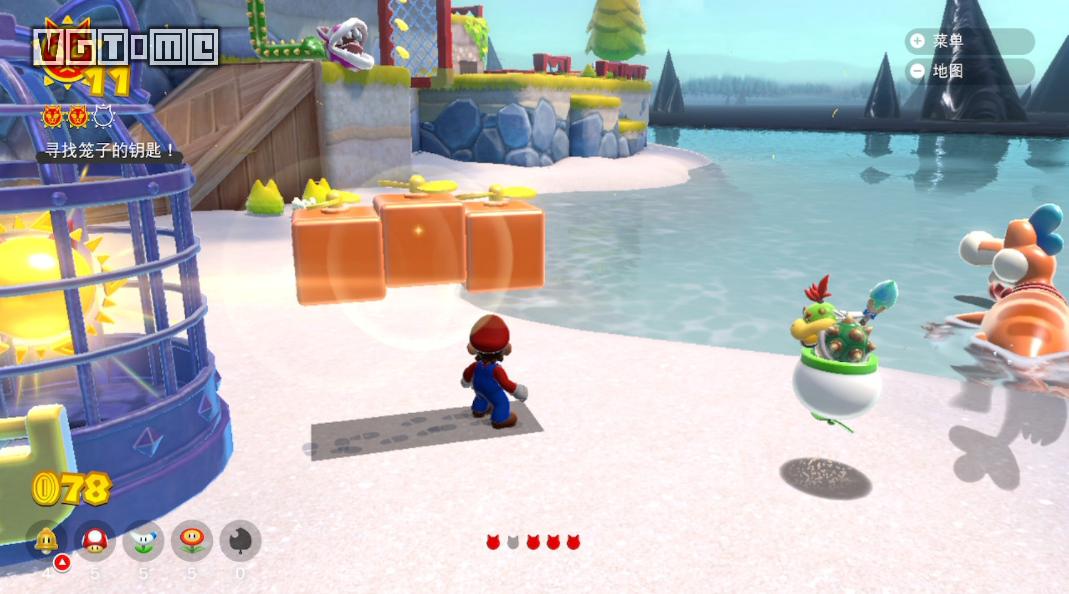
Task: Pick the Boomerang Flower stored item
Action: click(143, 541)
